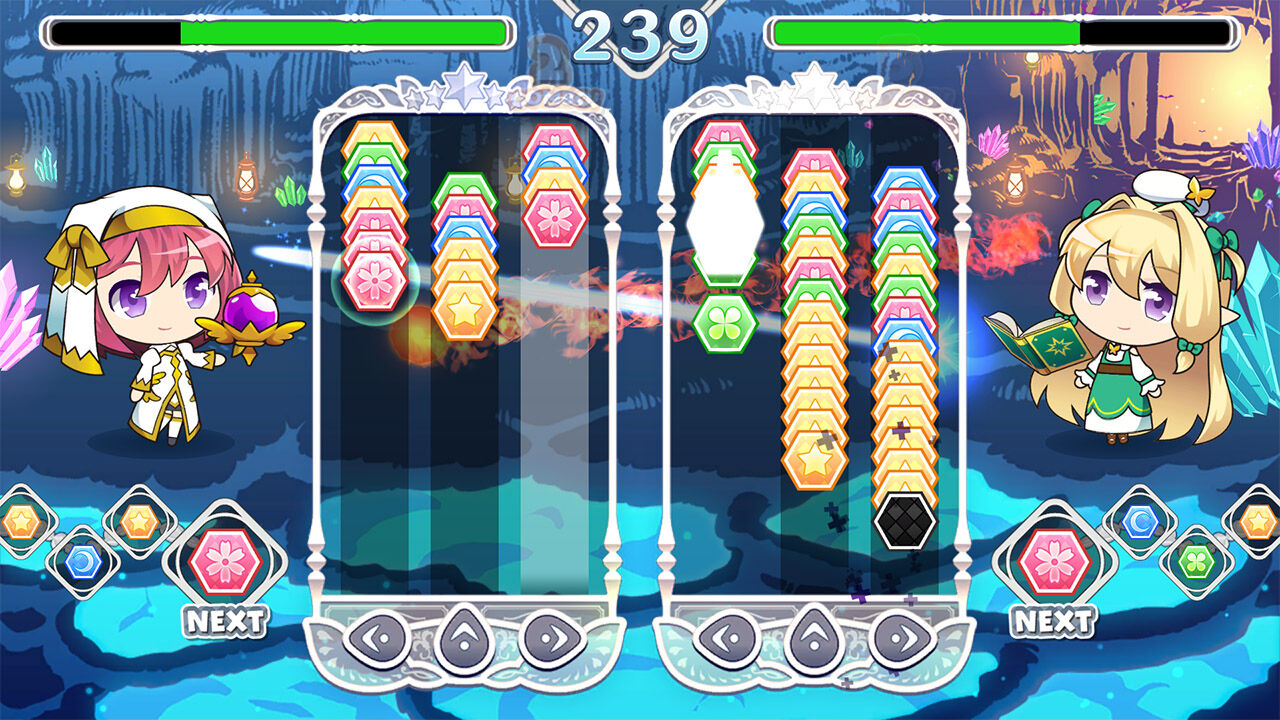Select the green clover gem in the right queue
This screenshot has height=720, width=1280.
coord(1195,561)
